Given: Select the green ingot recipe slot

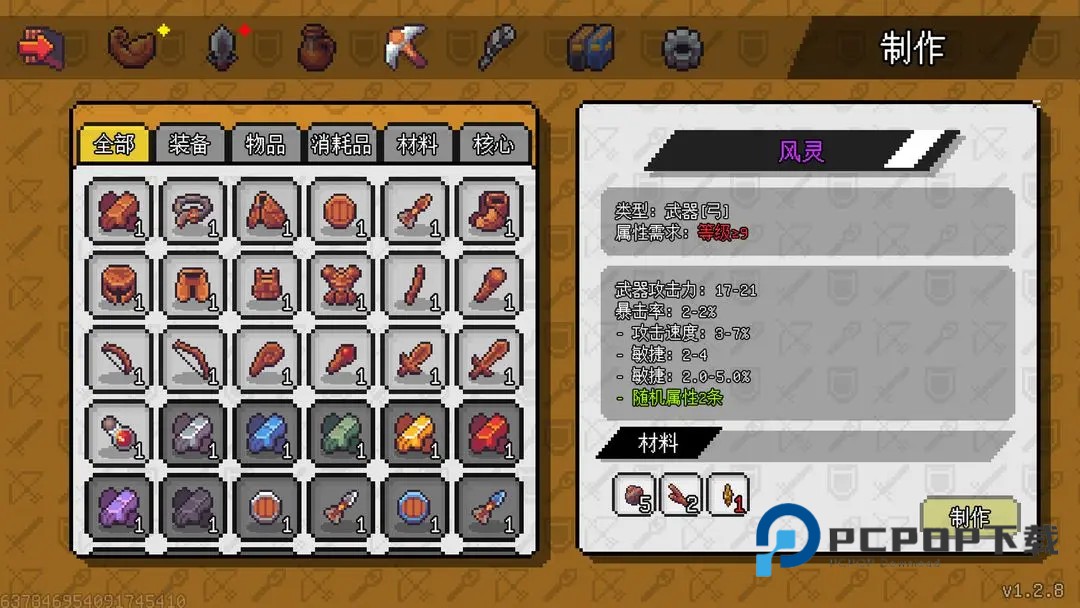Looking at the screenshot, I should tap(341, 433).
